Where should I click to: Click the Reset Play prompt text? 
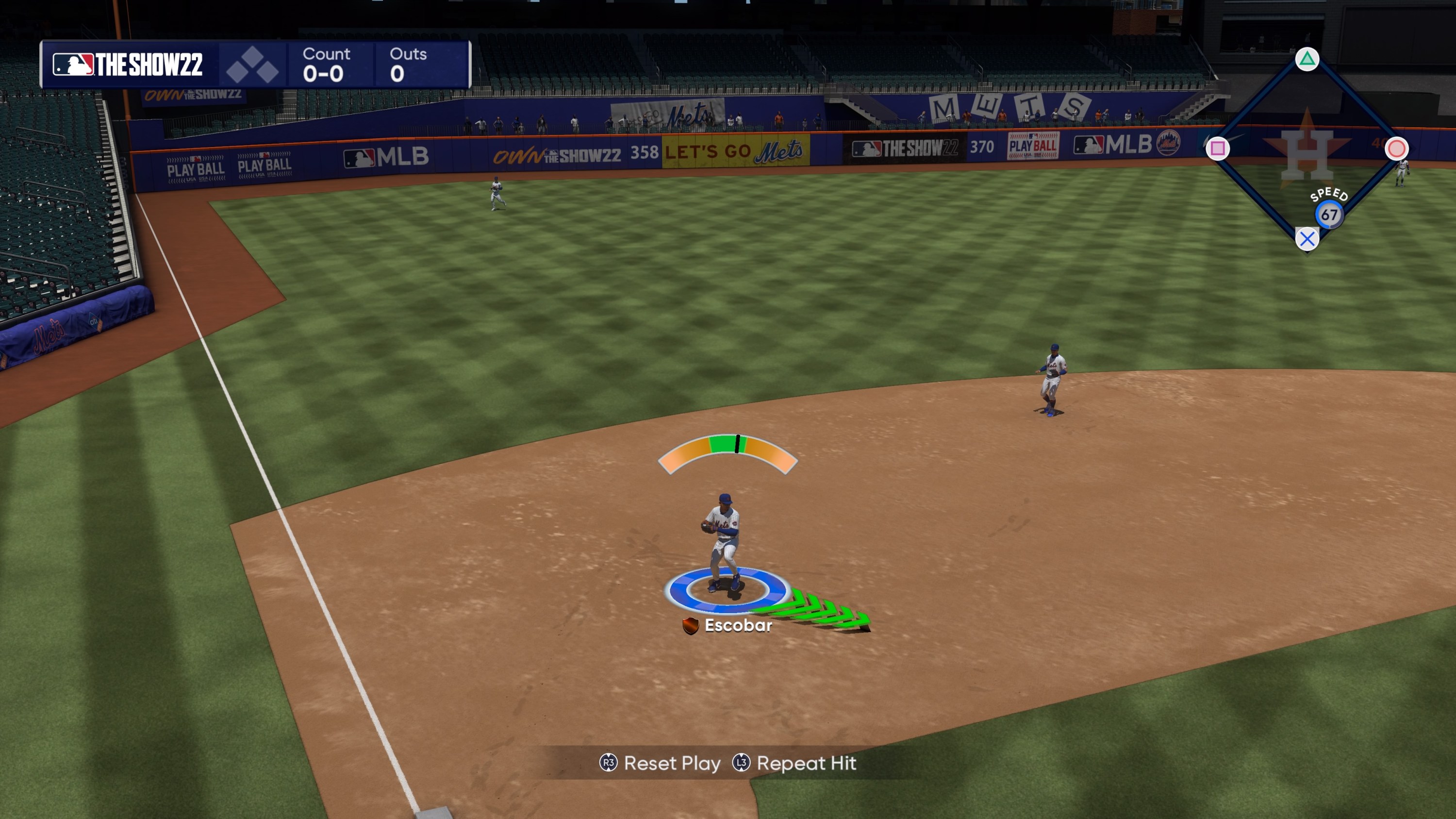[672, 764]
